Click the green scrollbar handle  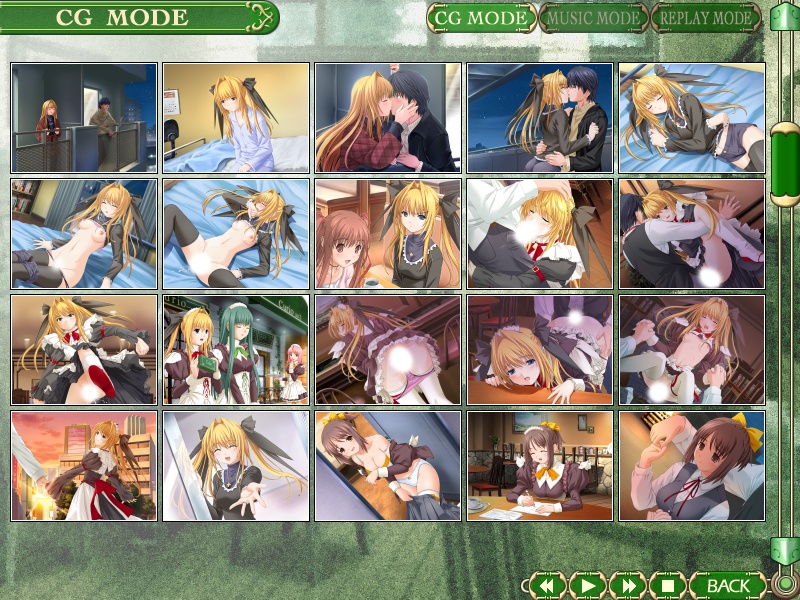pos(785,164)
